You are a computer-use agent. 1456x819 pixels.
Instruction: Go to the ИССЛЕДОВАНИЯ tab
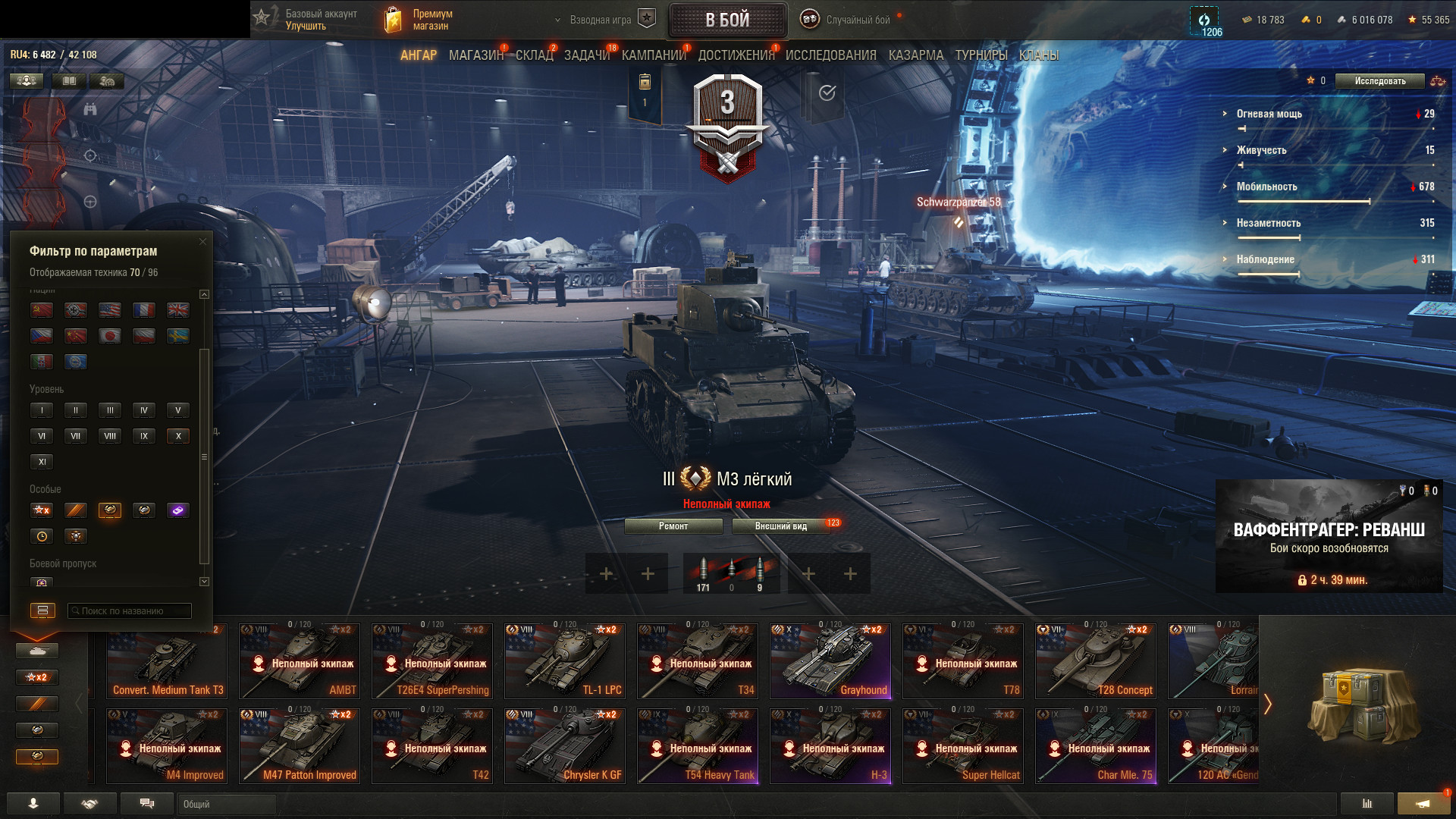click(830, 55)
